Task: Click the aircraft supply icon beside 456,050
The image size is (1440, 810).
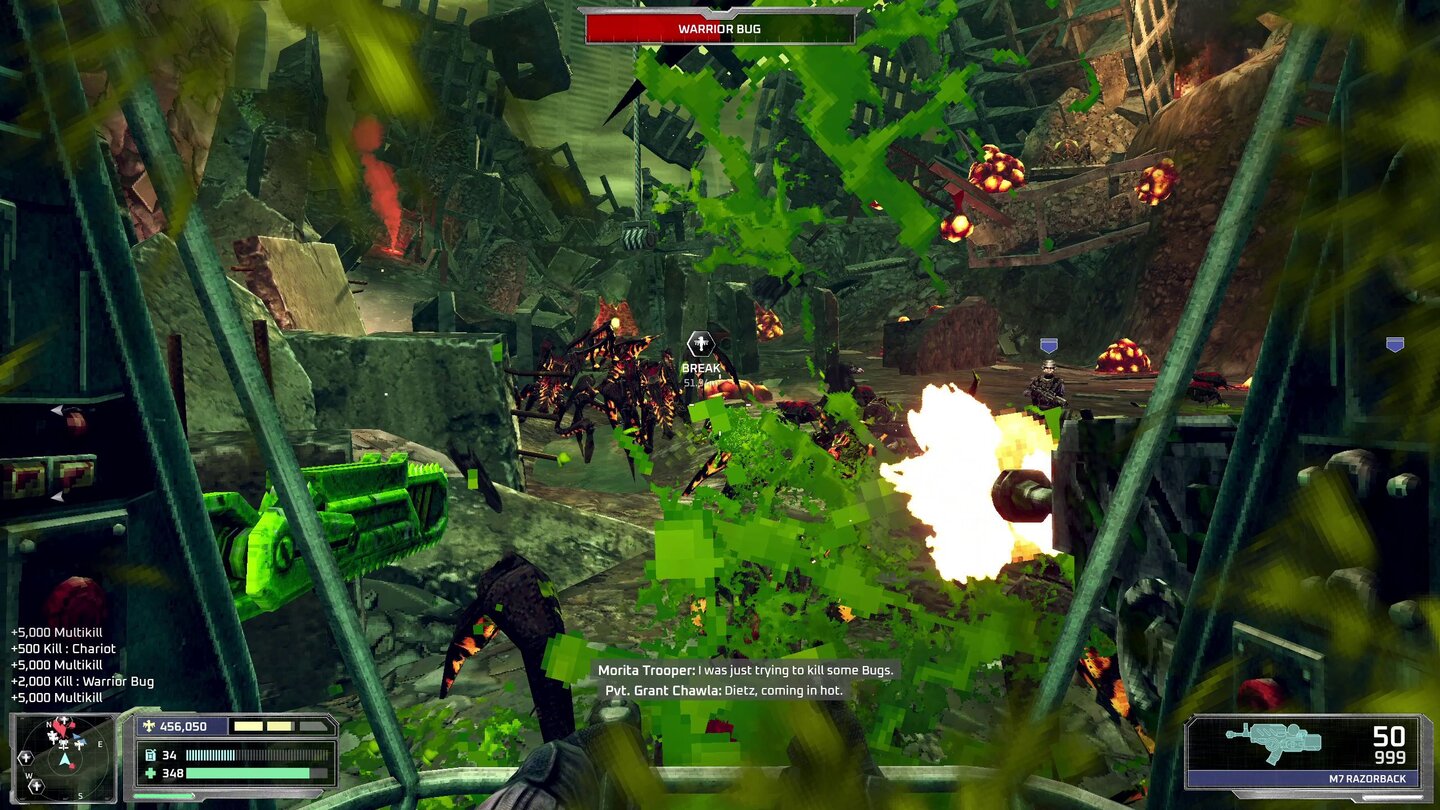Action: [x=149, y=726]
